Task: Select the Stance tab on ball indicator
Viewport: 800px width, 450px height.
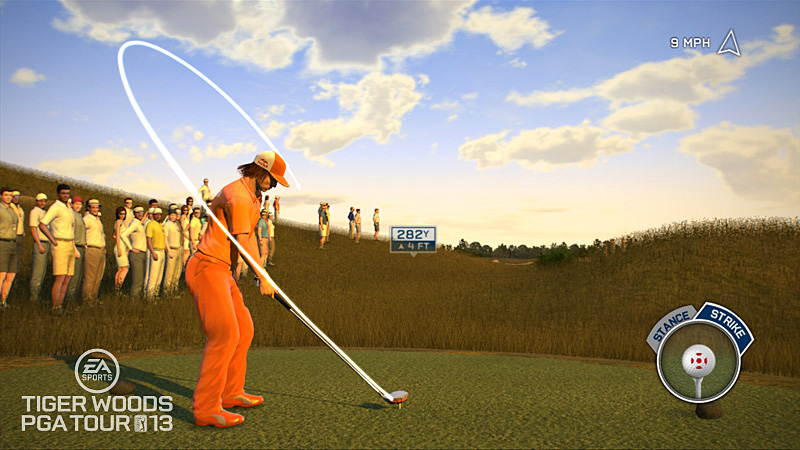Action: click(670, 327)
